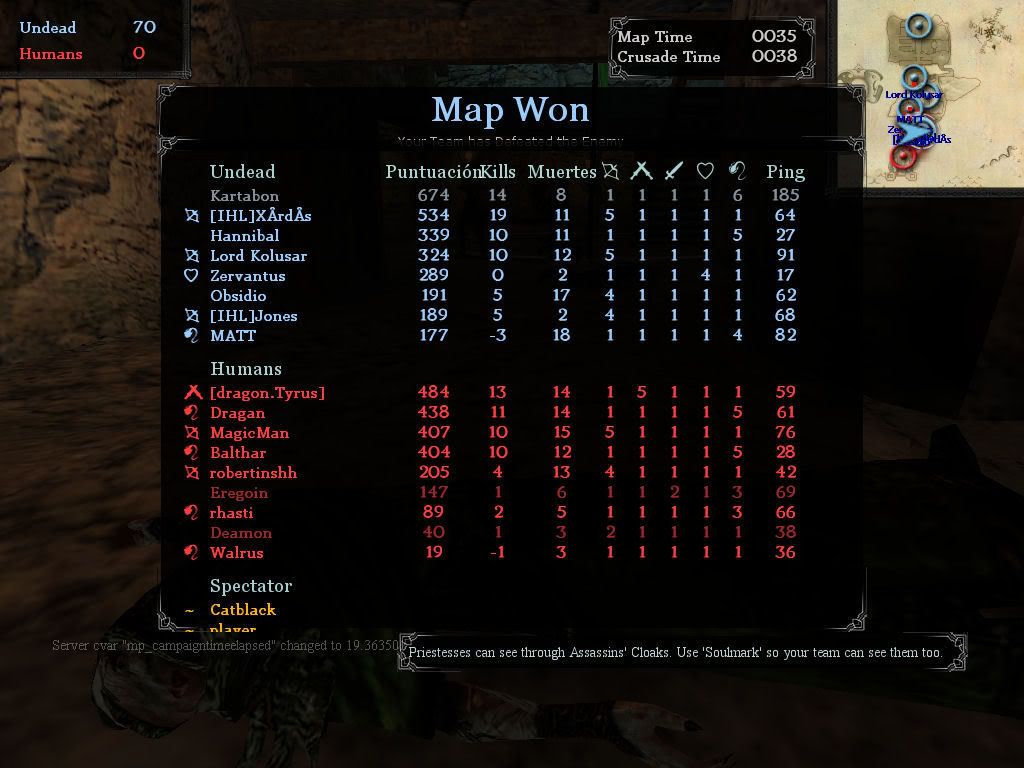Viewport: 1024px width, 768px height.
Task: Select Zervantus in the Undead team
Action: click(248, 276)
